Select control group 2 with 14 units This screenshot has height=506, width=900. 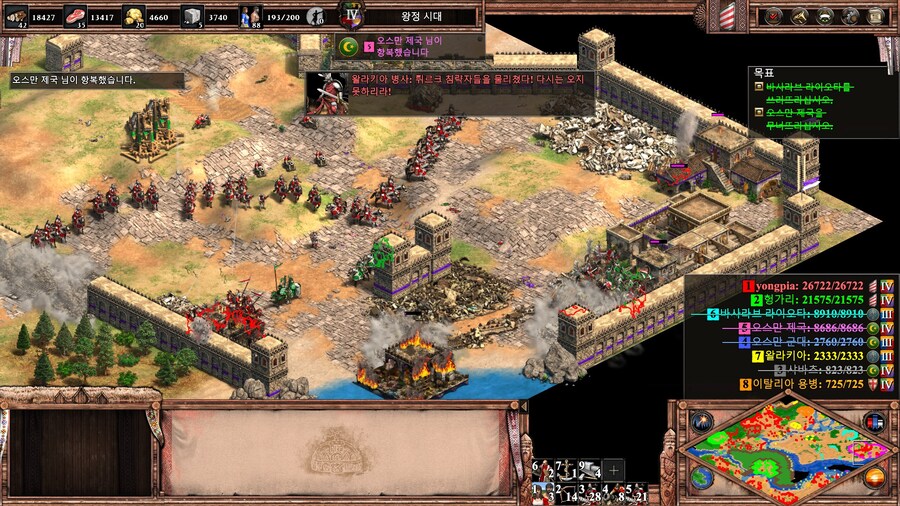click(x=566, y=492)
